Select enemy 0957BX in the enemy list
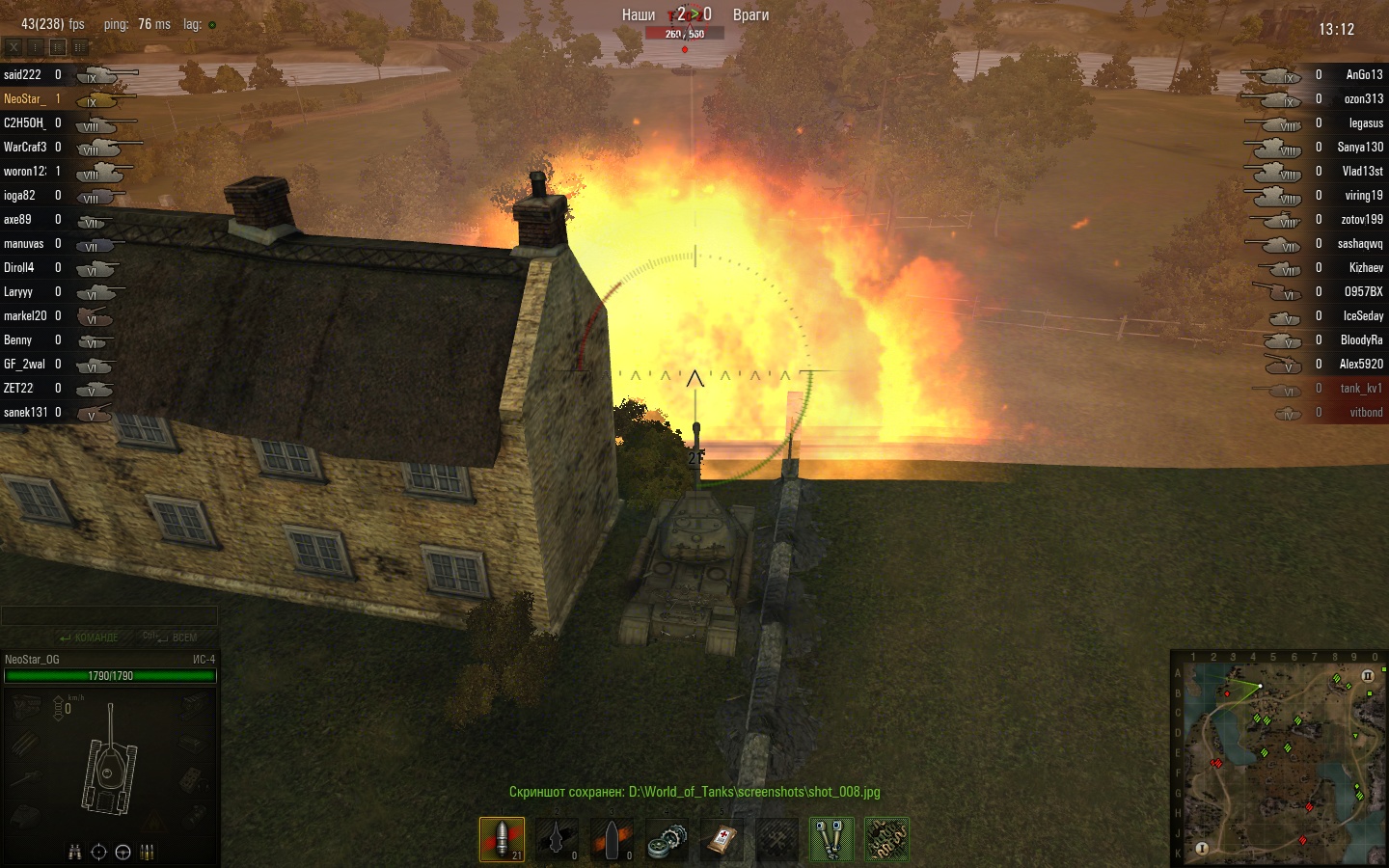The width and height of the screenshot is (1389, 868). tap(1363, 292)
